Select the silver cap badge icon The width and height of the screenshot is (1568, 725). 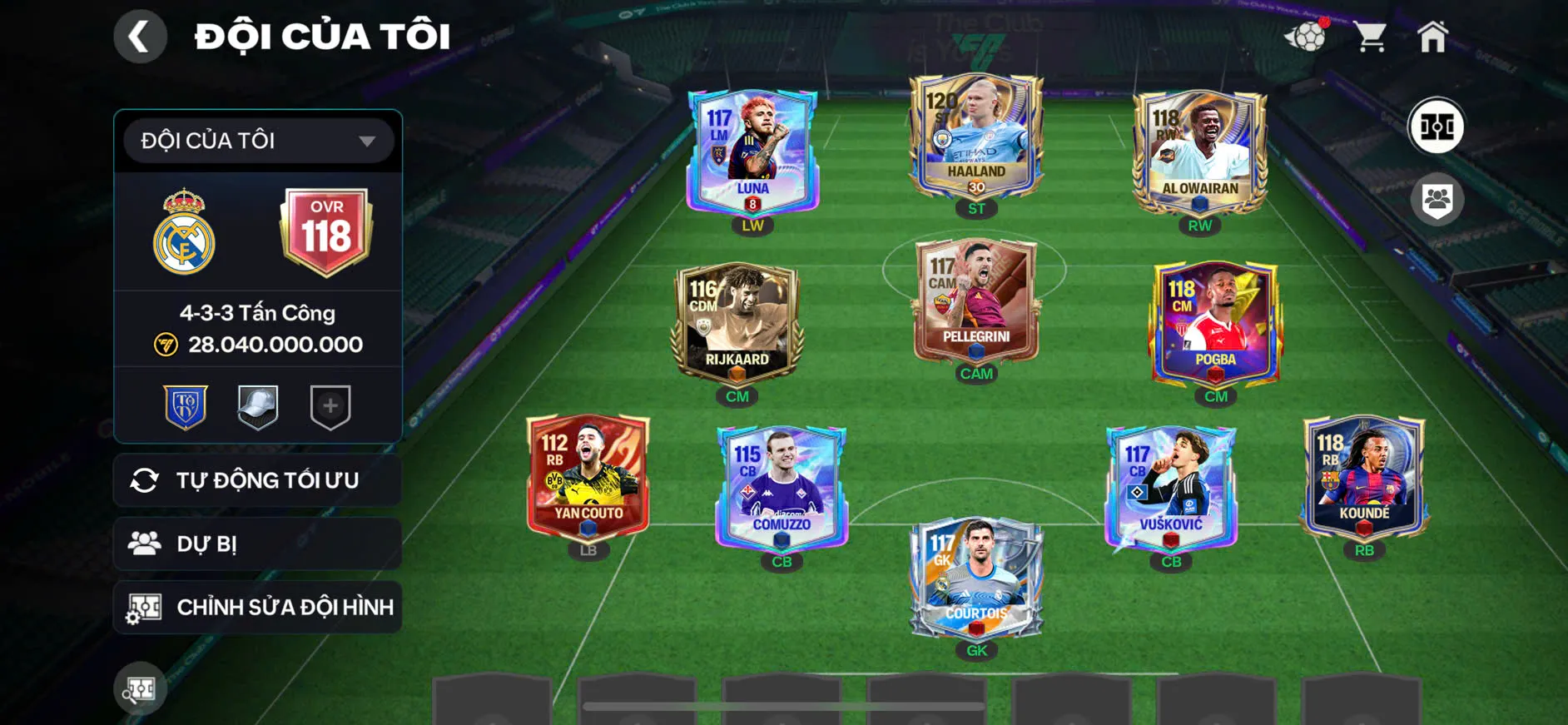(x=258, y=407)
